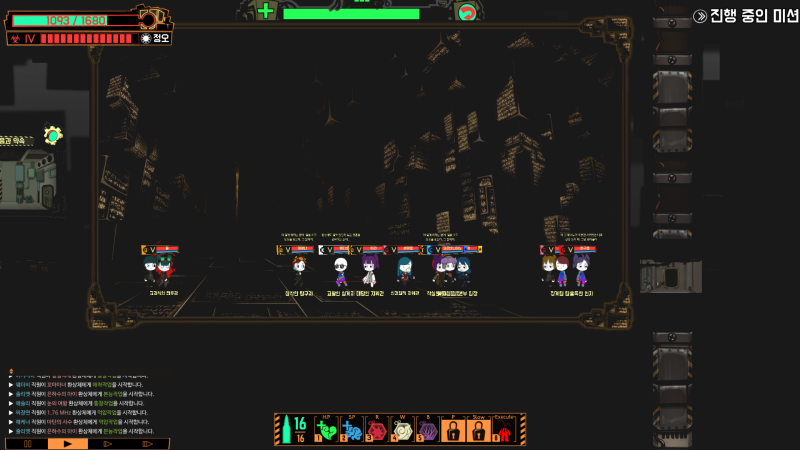Click the locked Pale shield bullet slot
The image size is (800, 450).
pyautogui.click(x=452, y=431)
